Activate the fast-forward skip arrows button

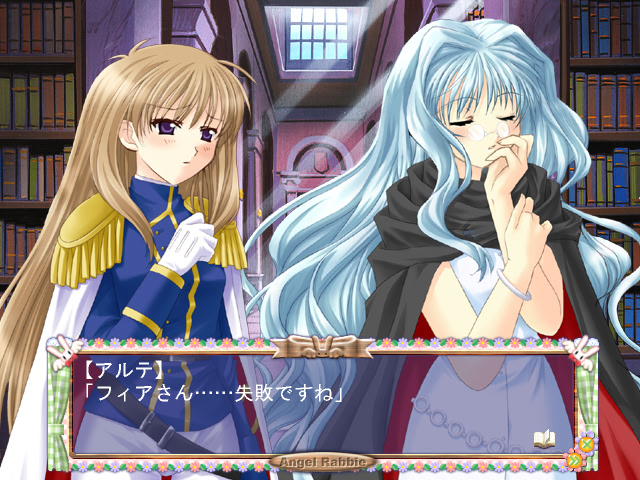click(x=575, y=460)
